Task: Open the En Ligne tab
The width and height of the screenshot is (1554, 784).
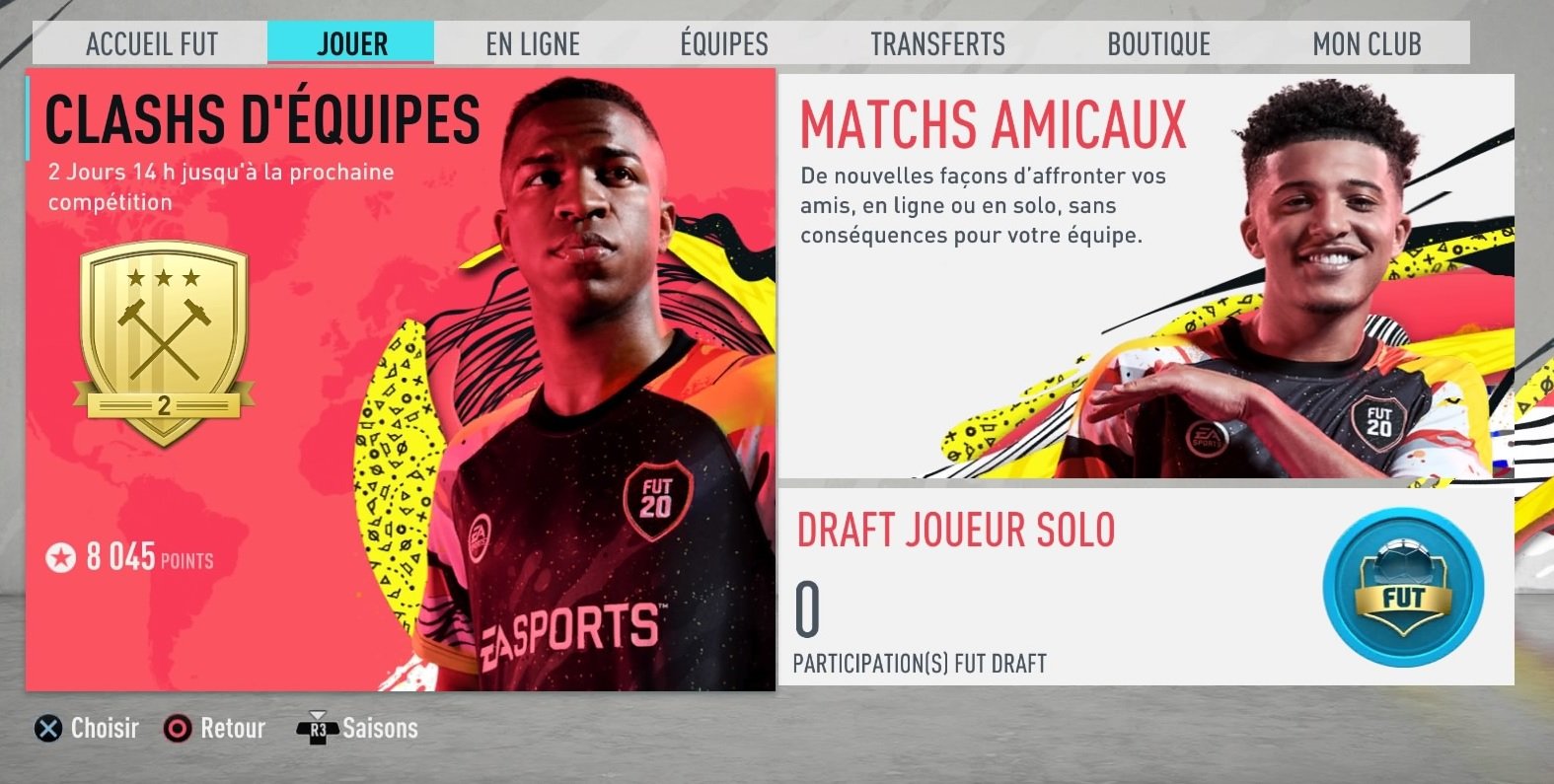Action: coord(531,42)
